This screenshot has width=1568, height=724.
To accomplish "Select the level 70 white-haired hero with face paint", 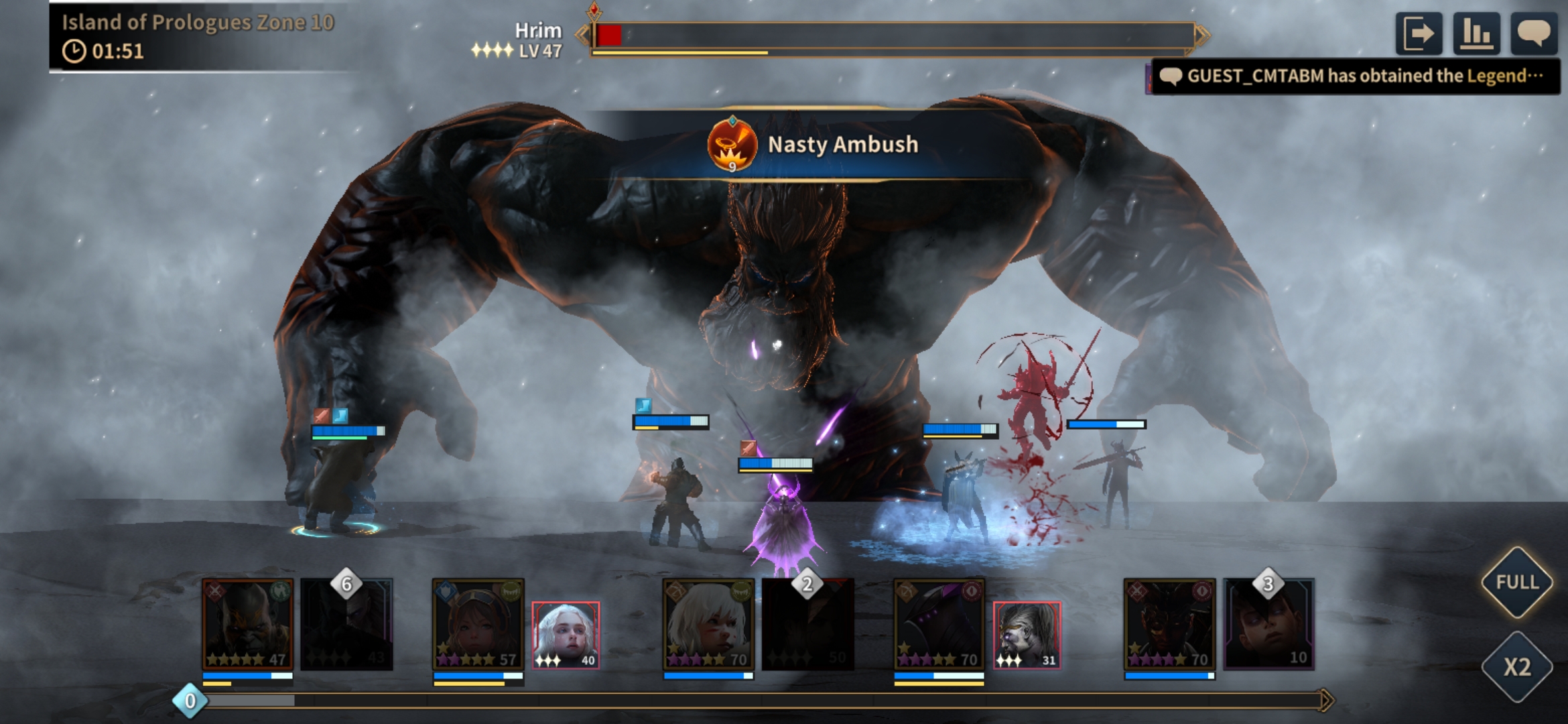I will [x=708, y=625].
